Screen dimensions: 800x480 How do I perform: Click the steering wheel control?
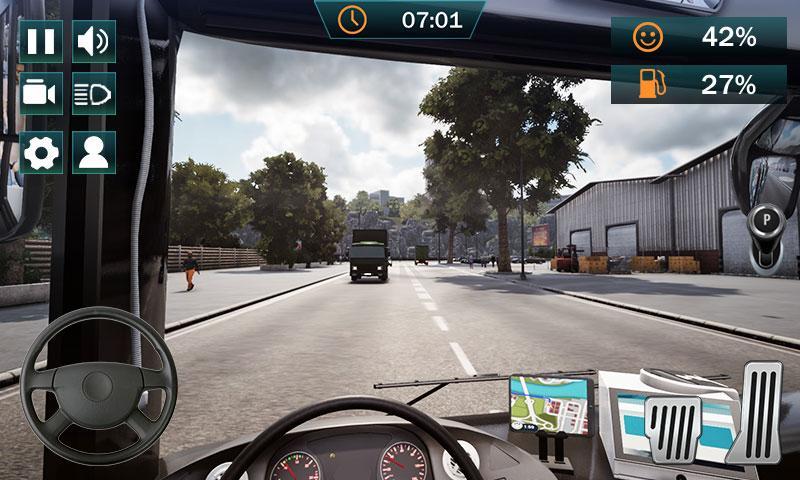(98, 385)
